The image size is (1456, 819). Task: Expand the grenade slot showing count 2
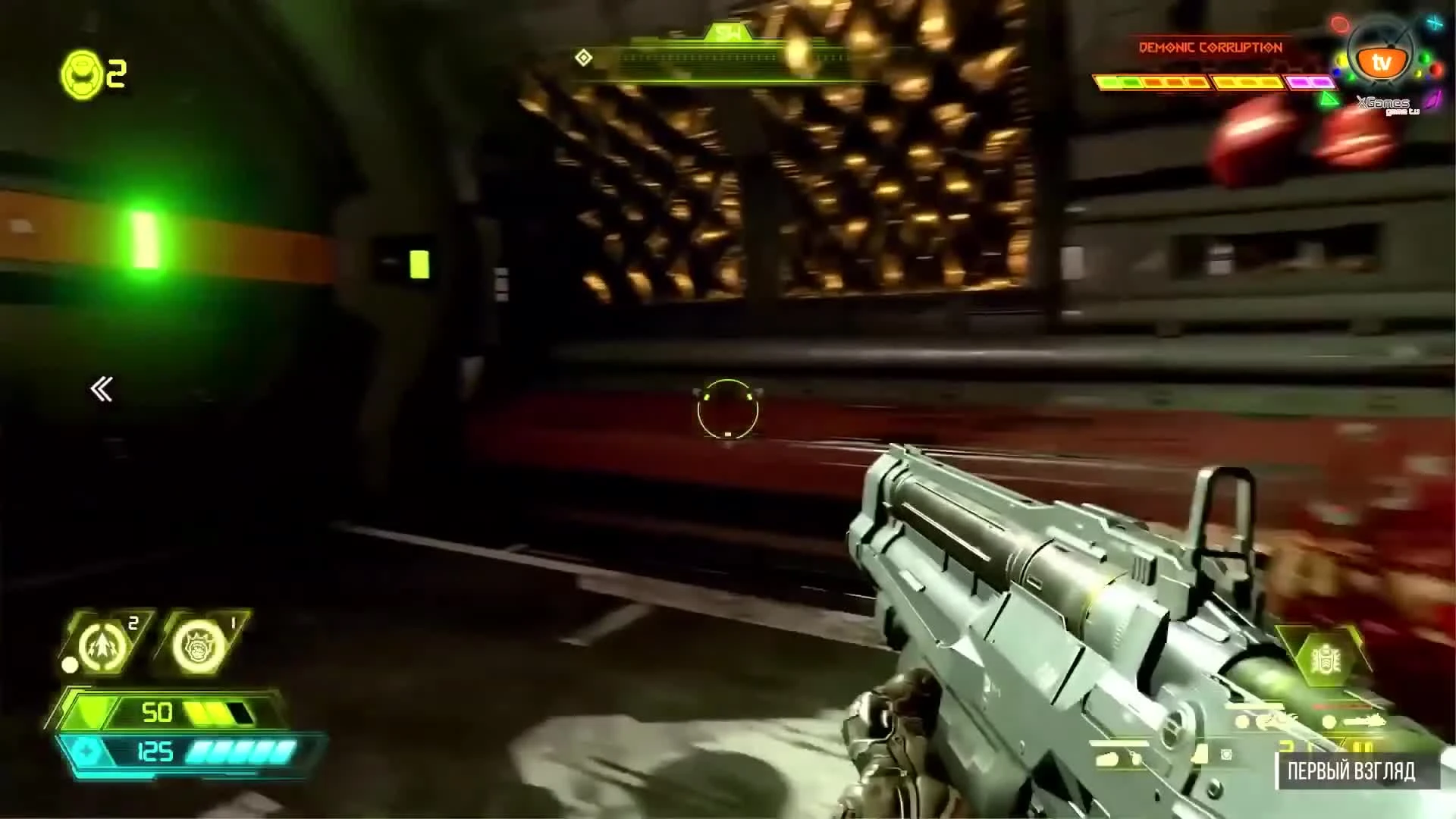coord(101,645)
